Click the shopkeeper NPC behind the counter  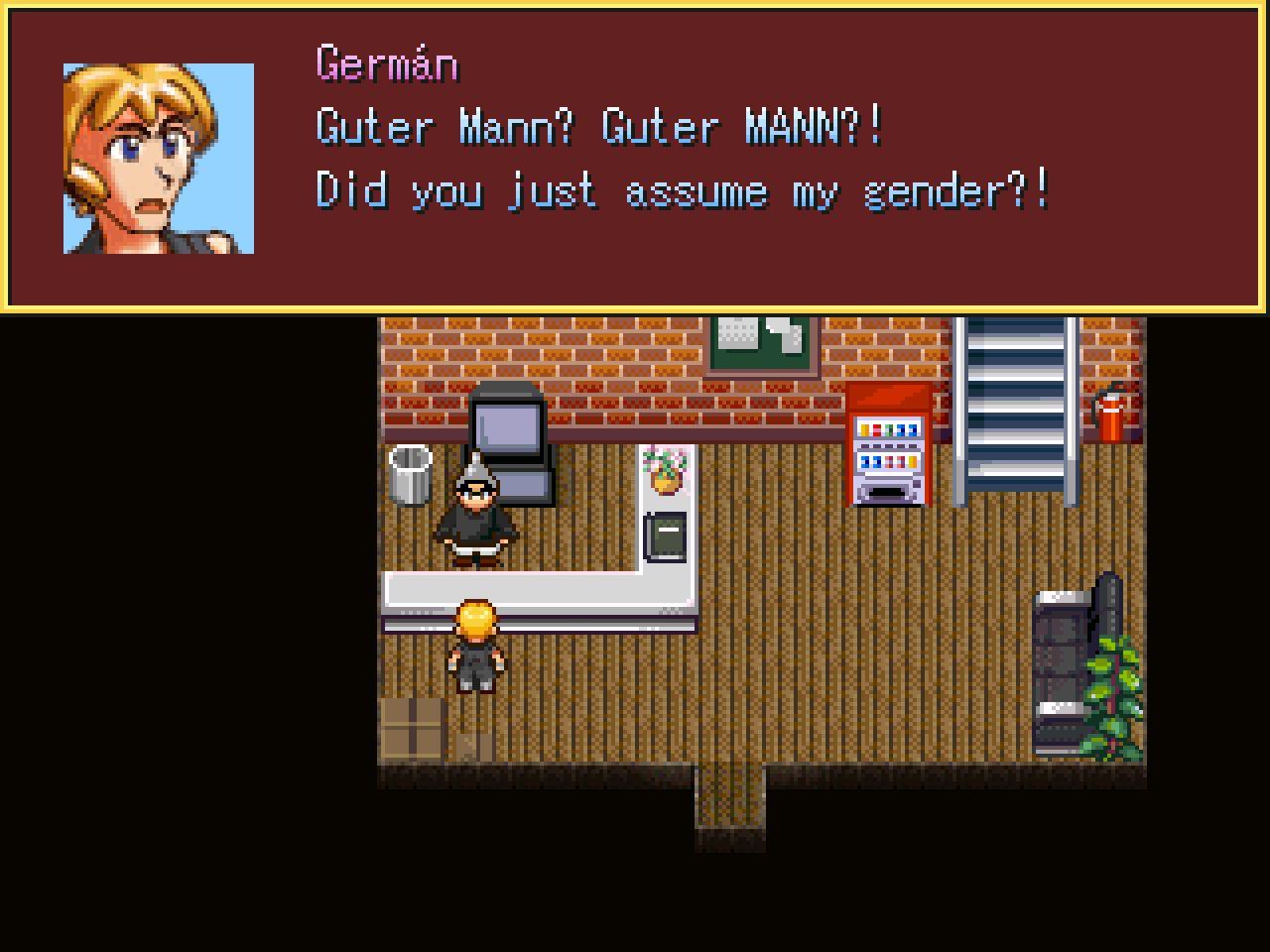coord(476,516)
